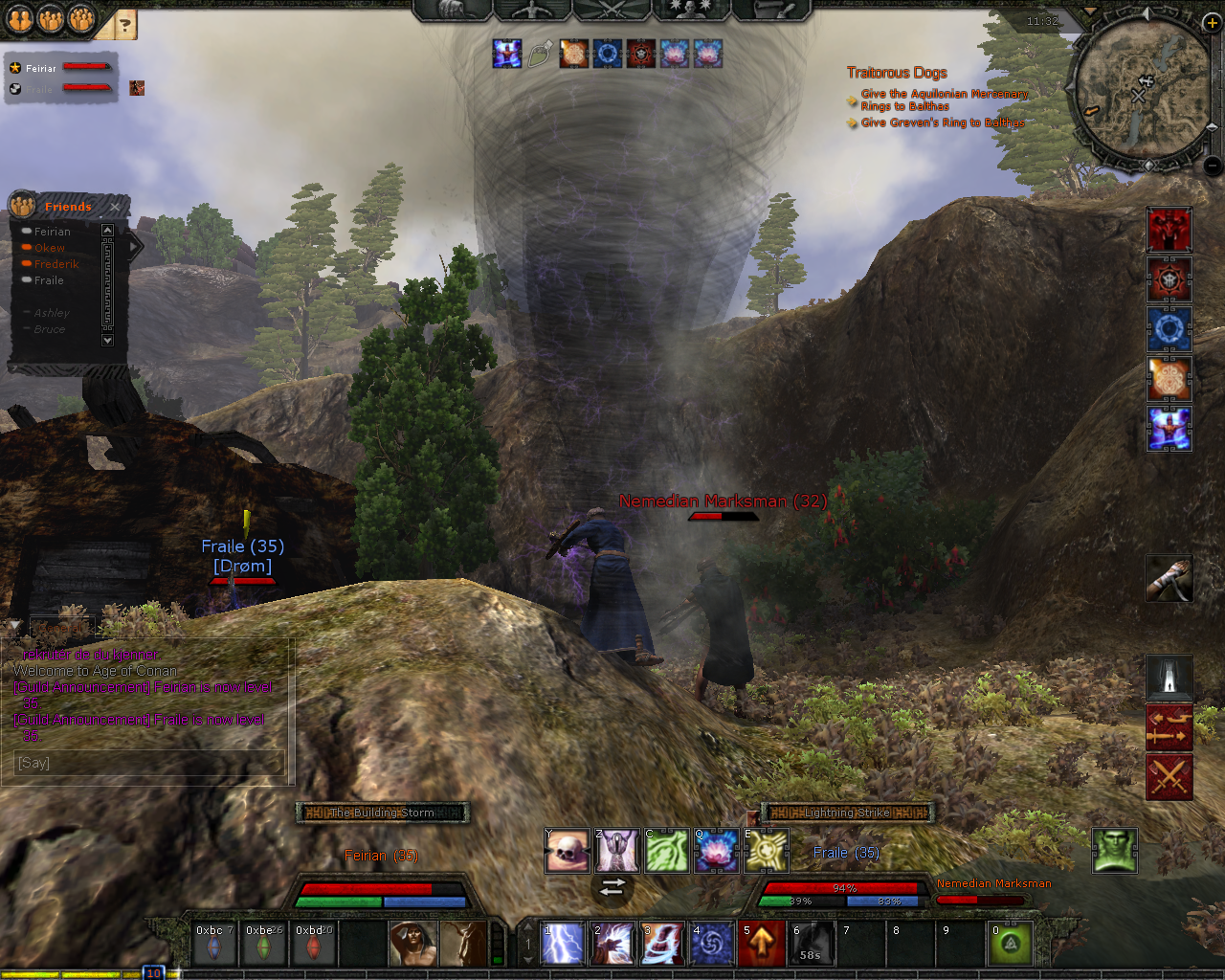Use the red up-arrow ability in slot 5
Image resolution: width=1225 pixels, height=980 pixels.
pos(762,945)
